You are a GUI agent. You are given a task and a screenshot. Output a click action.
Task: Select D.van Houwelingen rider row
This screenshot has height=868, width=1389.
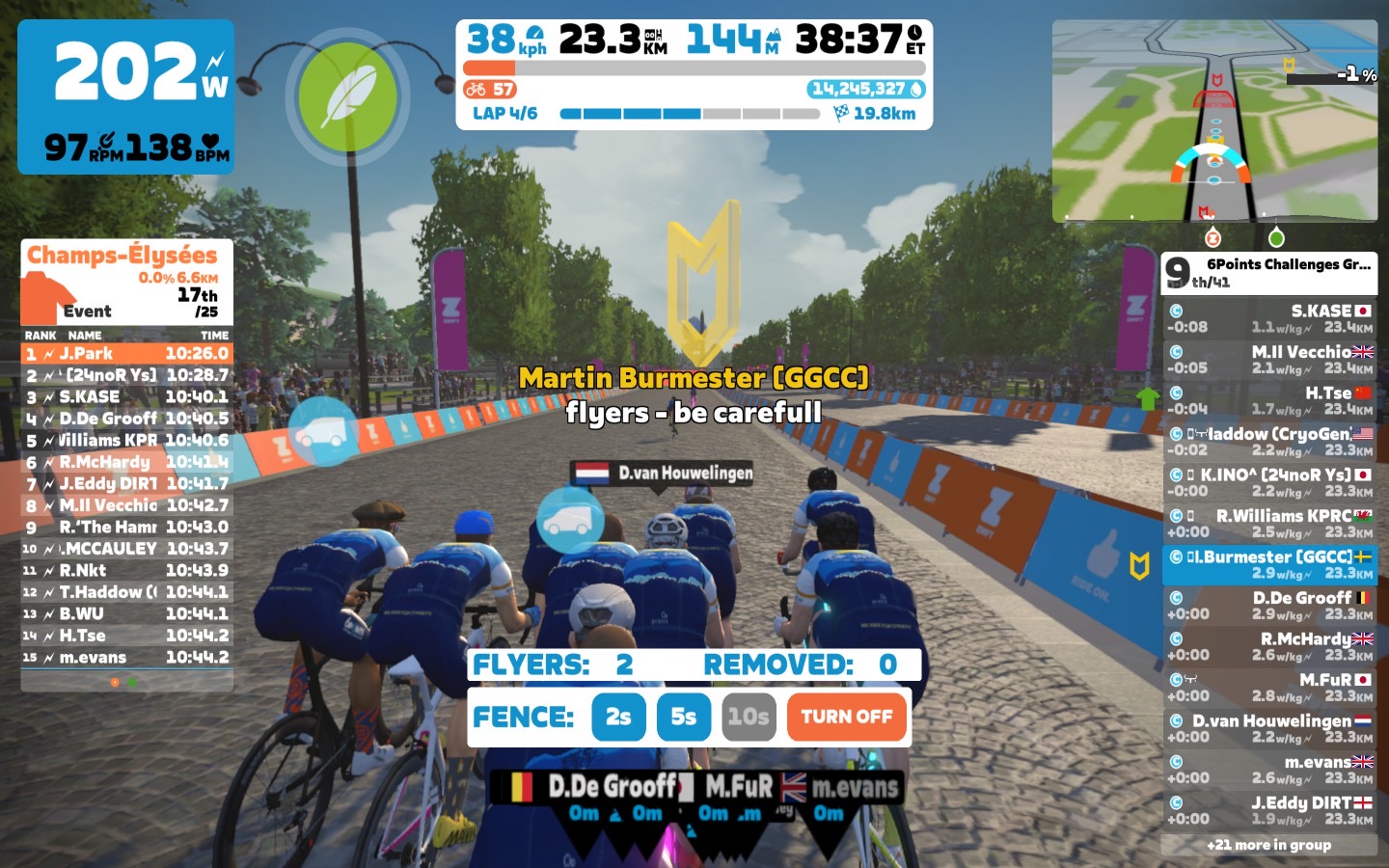(x=1268, y=728)
